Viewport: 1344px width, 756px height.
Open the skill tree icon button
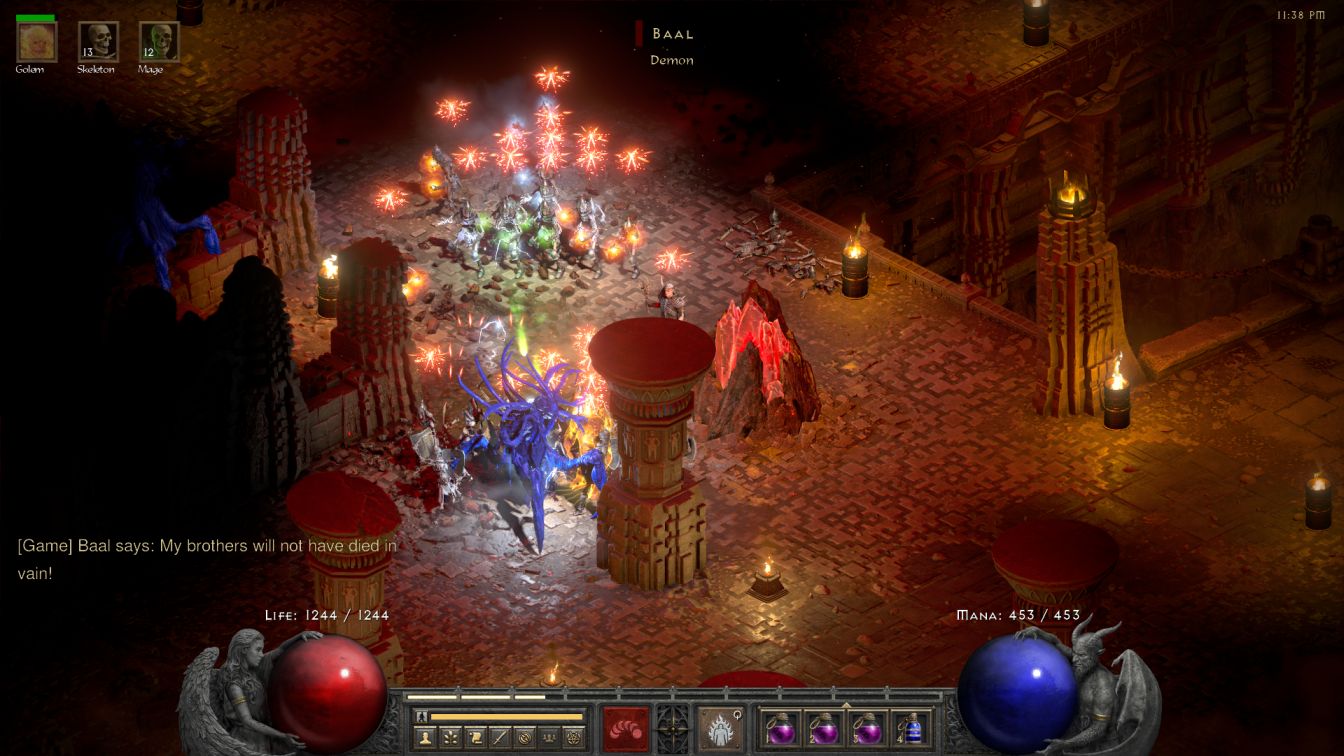451,738
